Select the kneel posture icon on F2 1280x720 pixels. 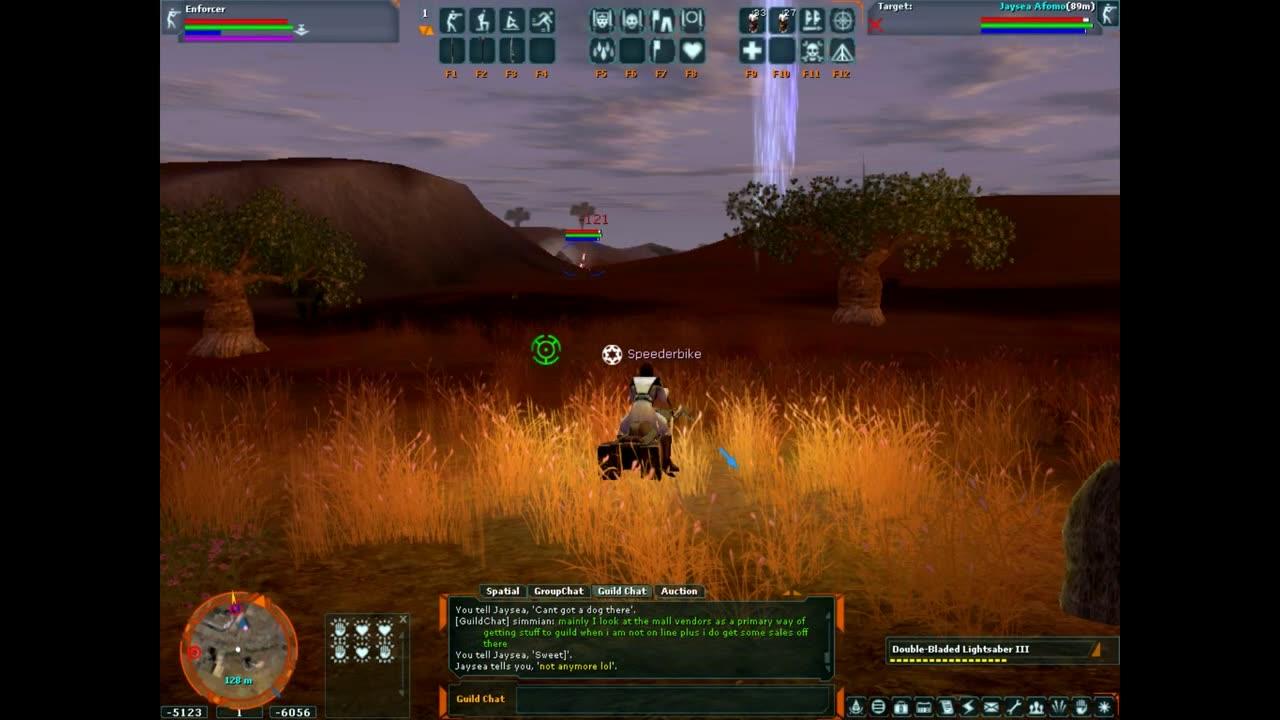(484, 22)
